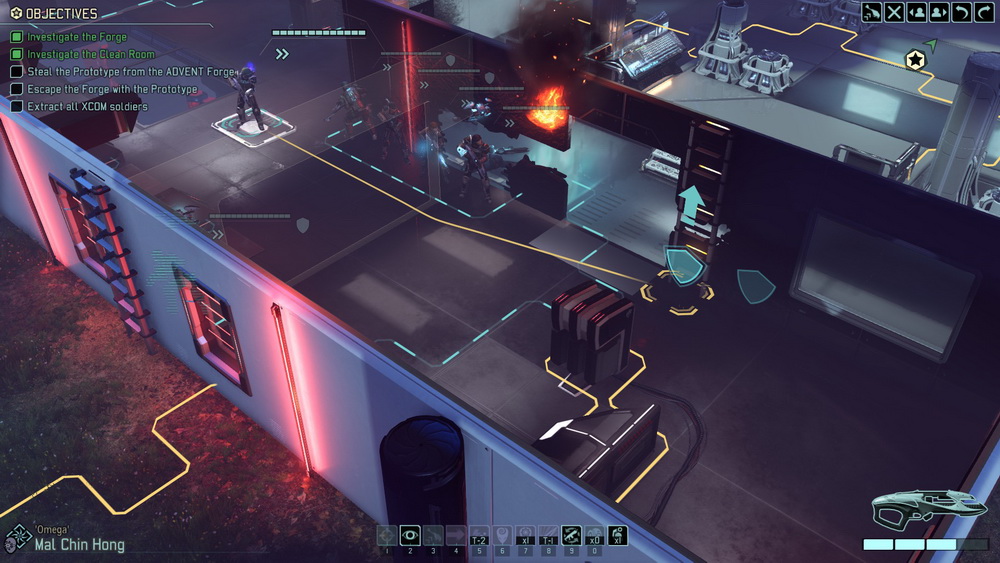Image resolution: width=1000 pixels, height=563 pixels.
Task: Activate the Overwatch eye ability
Action: coord(409,535)
